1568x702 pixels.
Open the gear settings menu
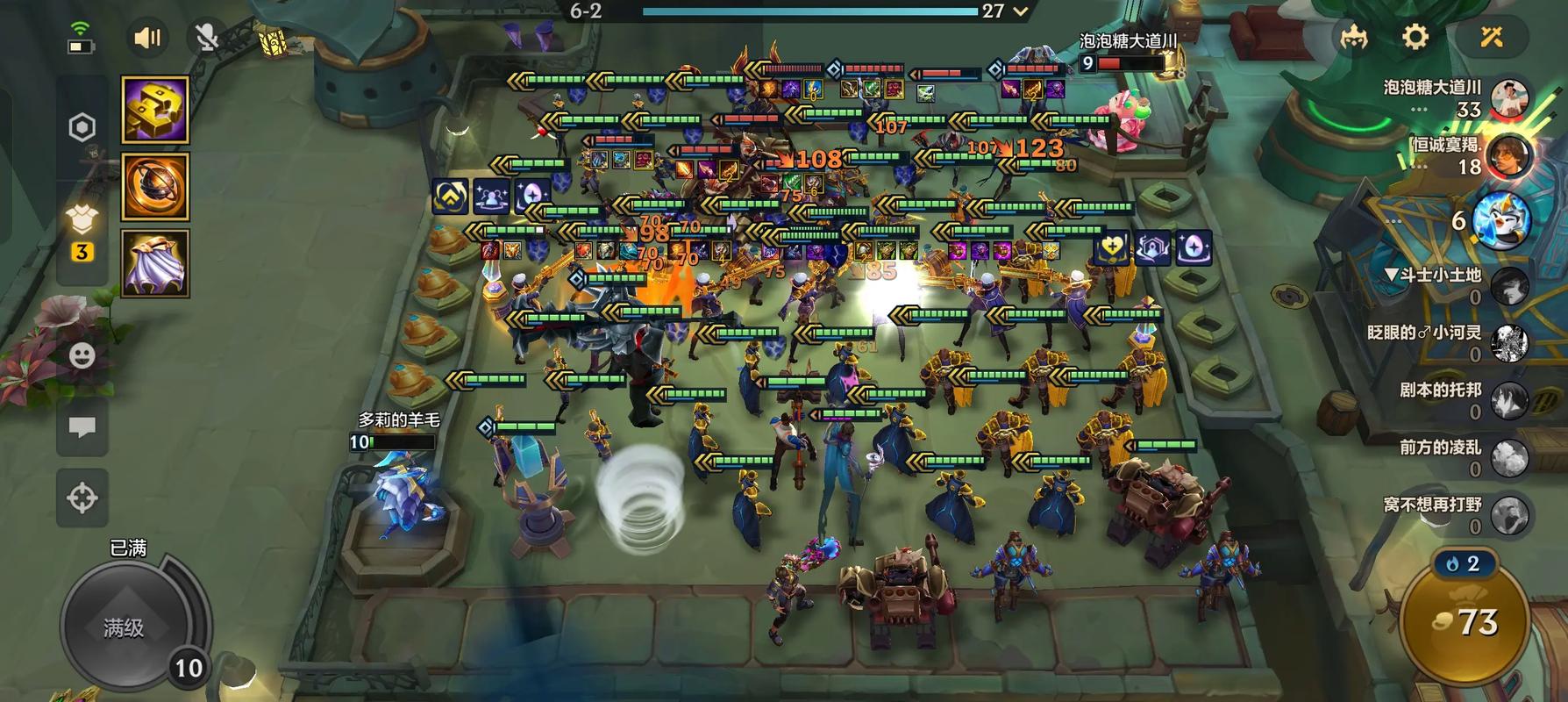pos(1415,37)
